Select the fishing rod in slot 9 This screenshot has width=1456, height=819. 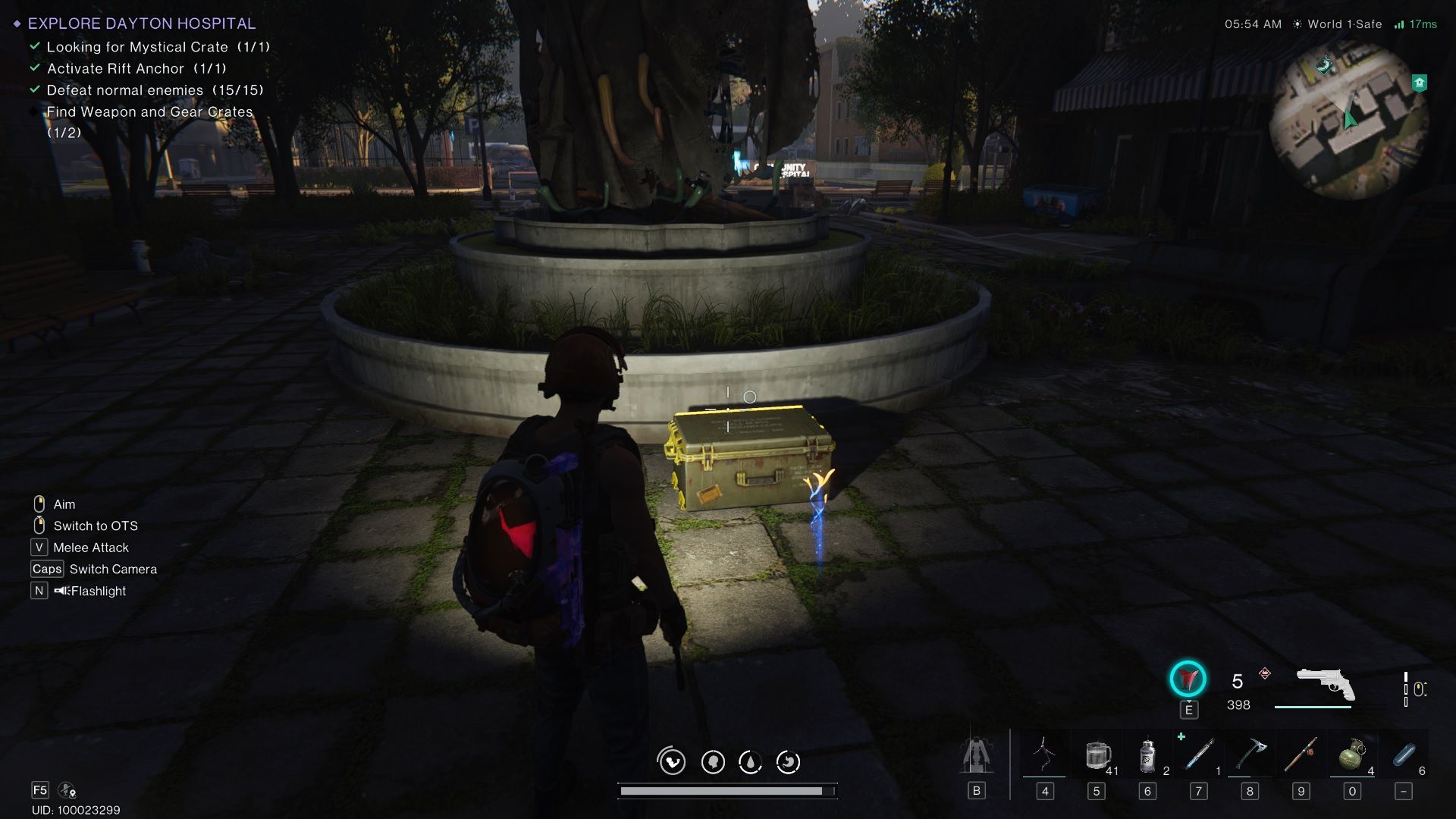pyautogui.click(x=1301, y=755)
